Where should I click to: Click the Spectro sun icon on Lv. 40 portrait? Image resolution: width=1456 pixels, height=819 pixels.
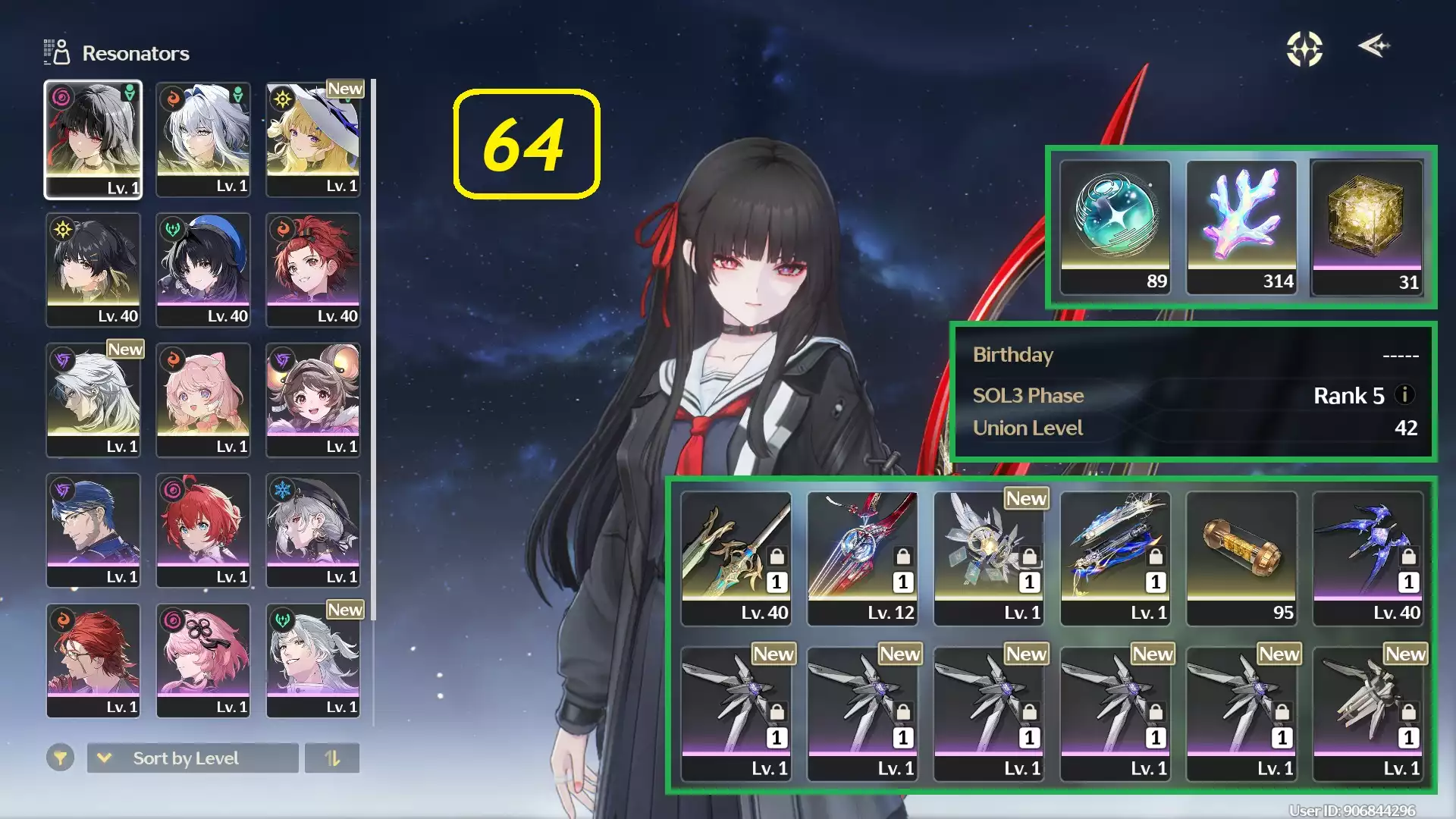click(x=63, y=227)
